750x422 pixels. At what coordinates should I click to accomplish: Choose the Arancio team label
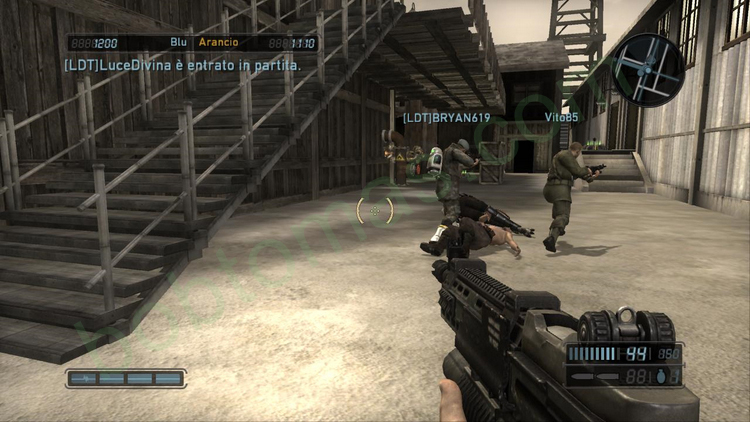[x=219, y=43]
